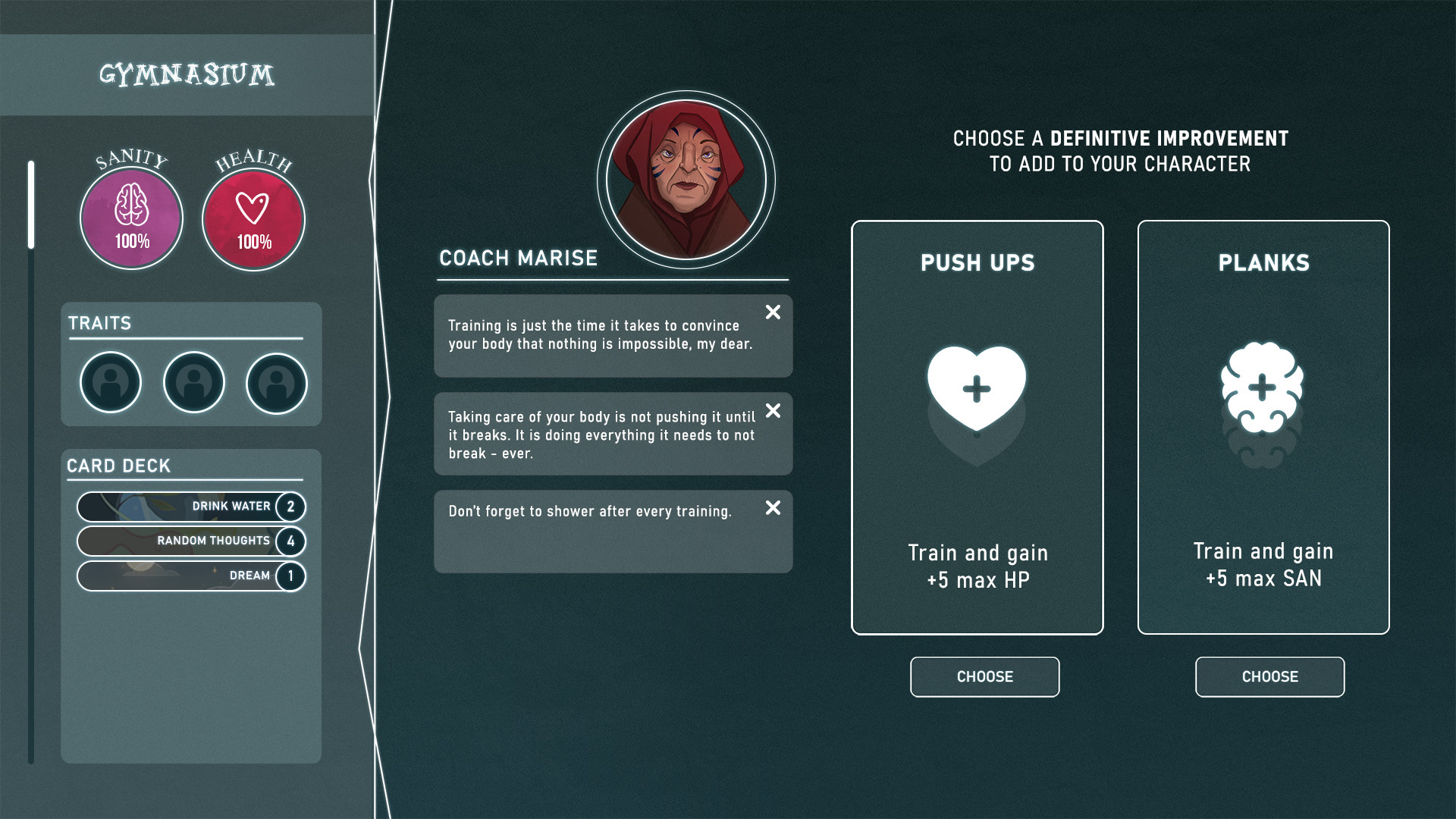Select the middle trait slot icon
The height and width of the screenshot is (819, 1456).
[x=193, y=383]
